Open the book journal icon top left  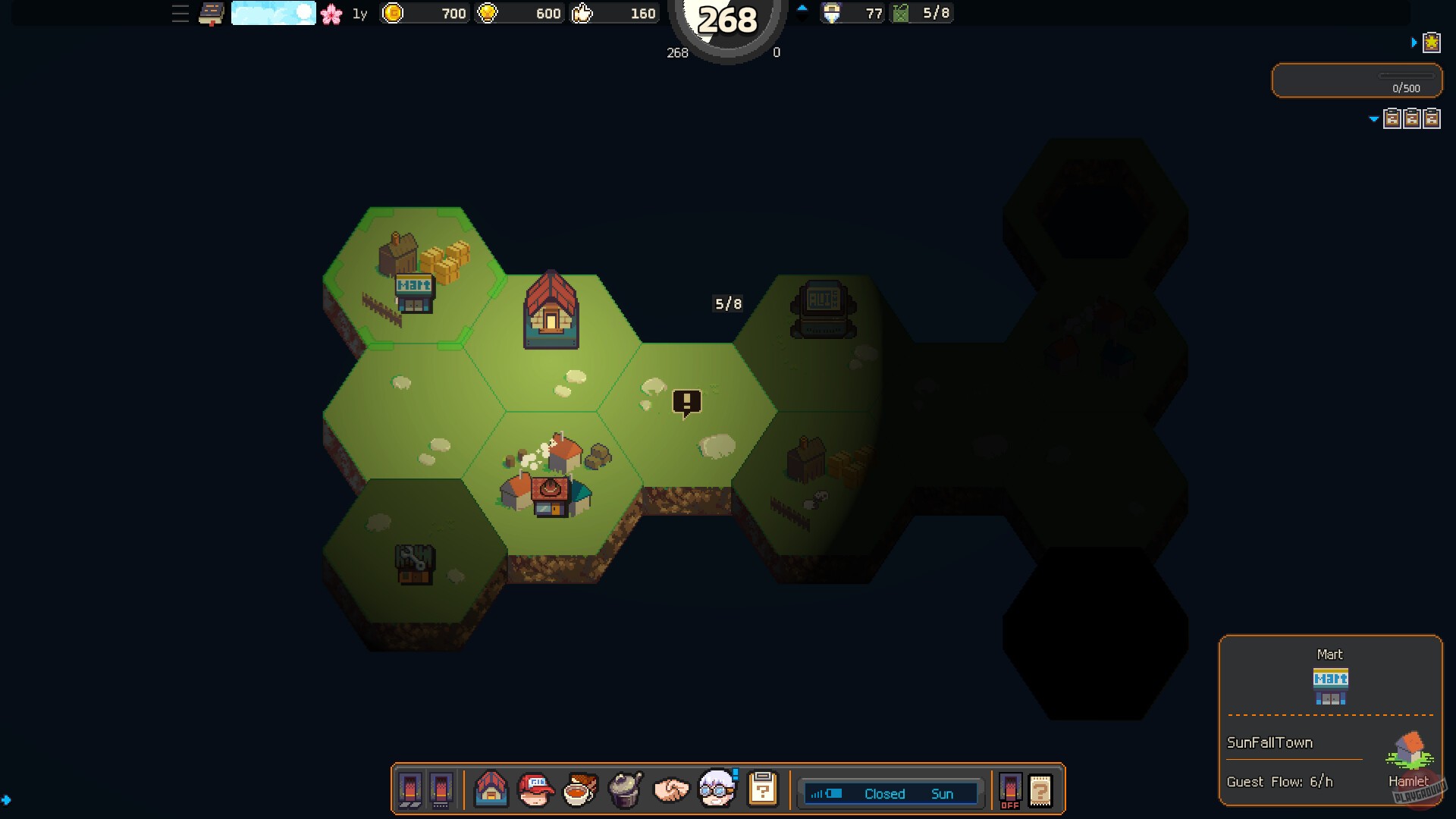tap(209, 12)
